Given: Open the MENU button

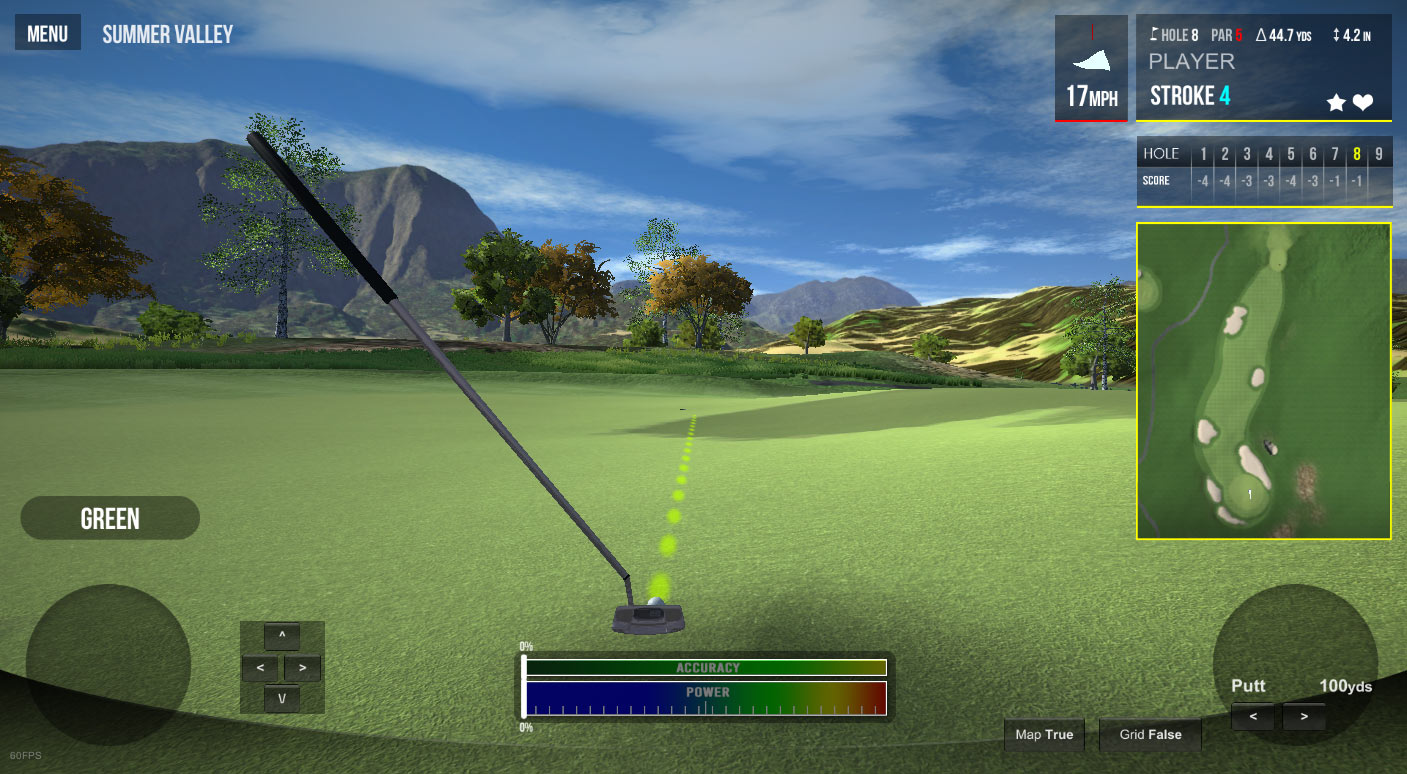Looking at the screenshot, I should [47, 34].
